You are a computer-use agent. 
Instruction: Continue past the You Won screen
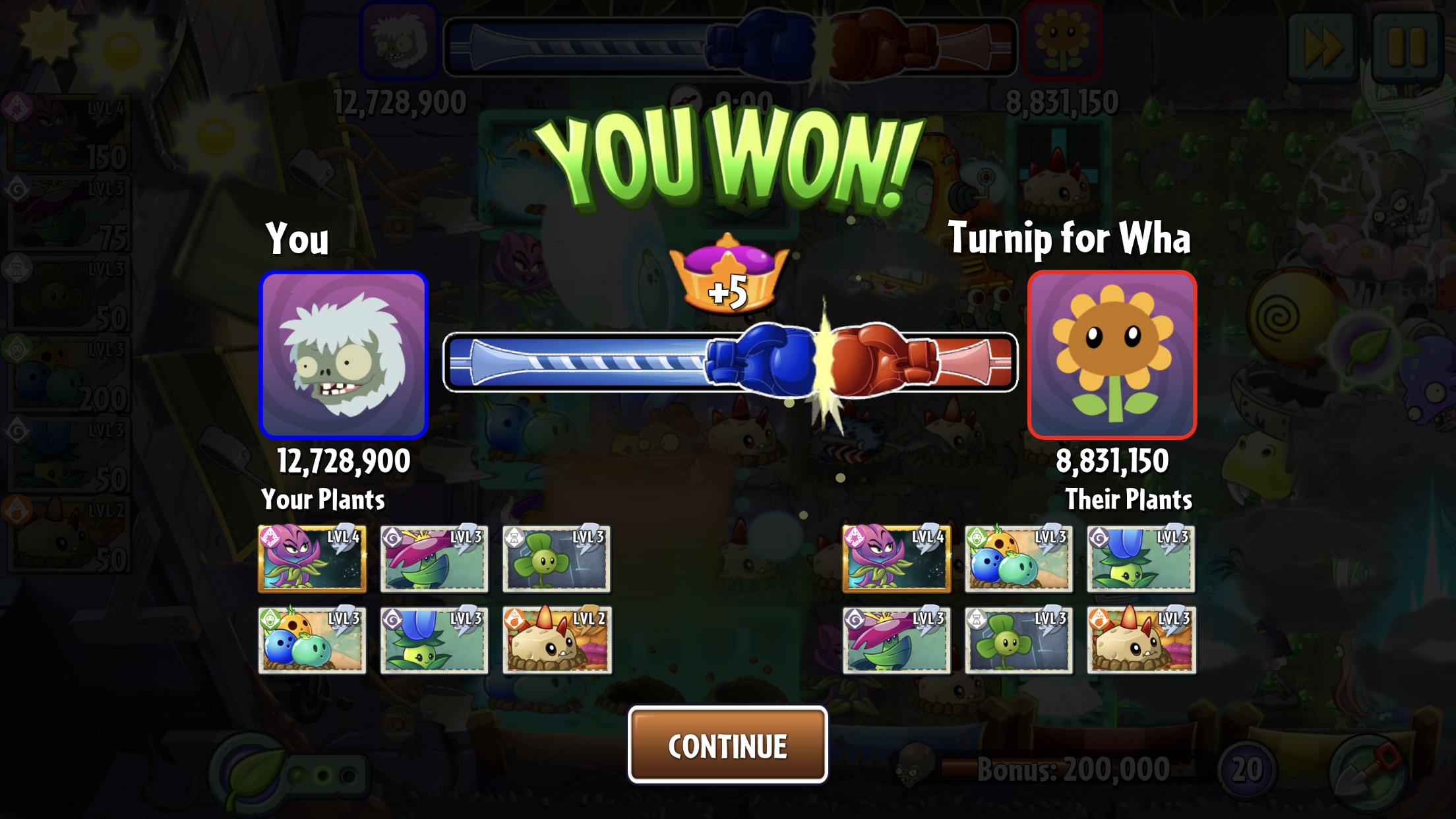727,745
